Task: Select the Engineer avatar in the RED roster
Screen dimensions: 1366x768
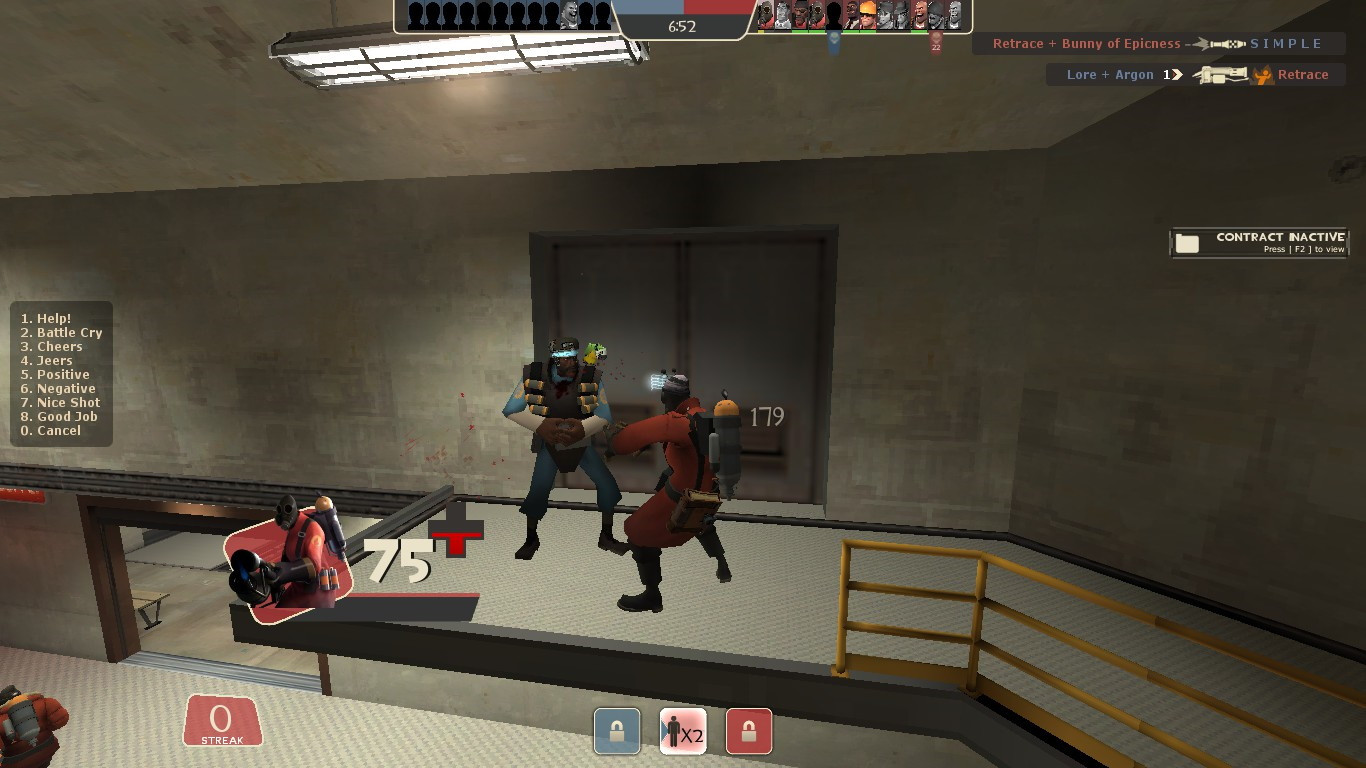Action: click(867, 13)
